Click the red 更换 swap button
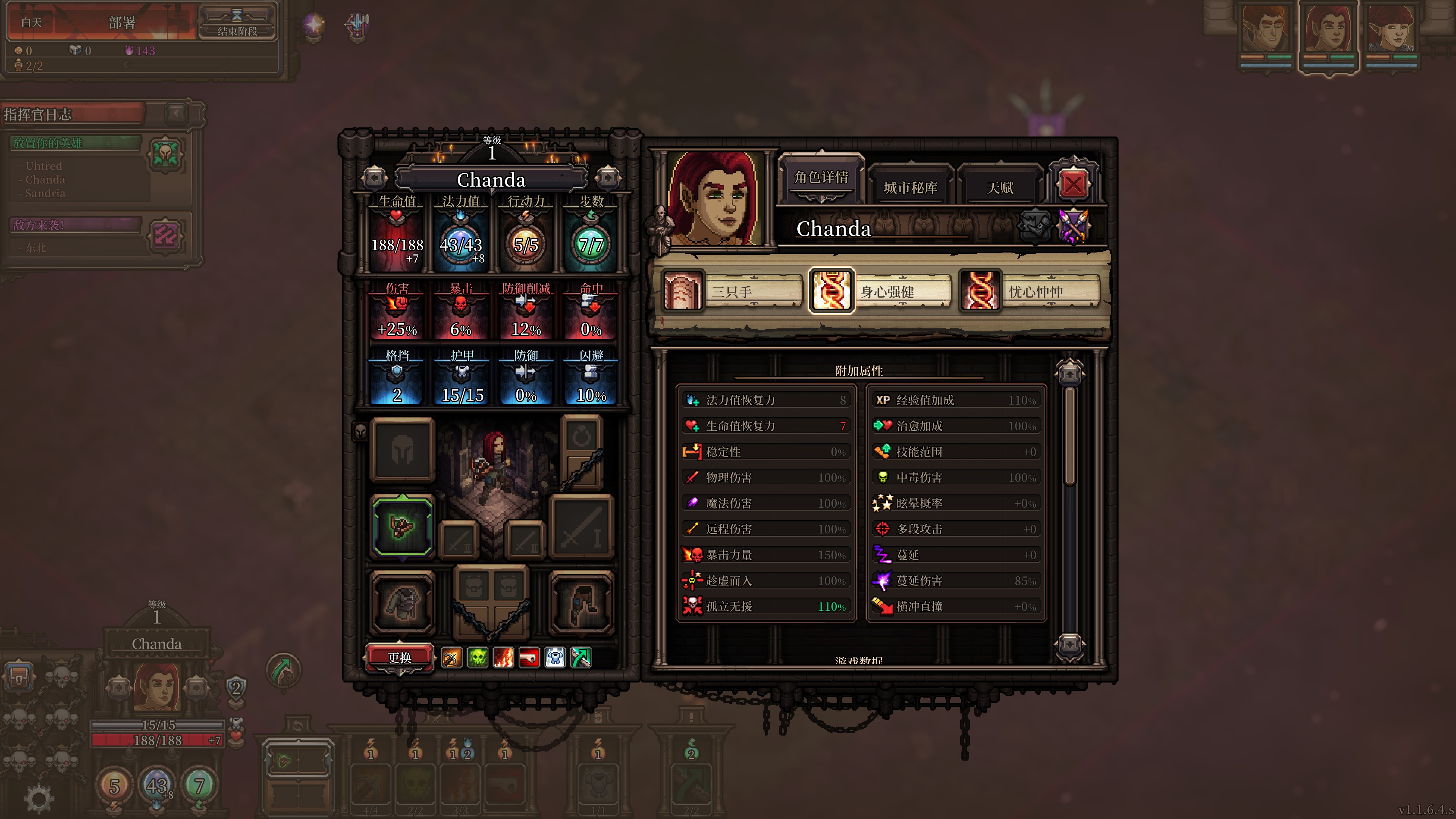The height and width of the screenshot is (819, 1456). (x=400, y=657)
